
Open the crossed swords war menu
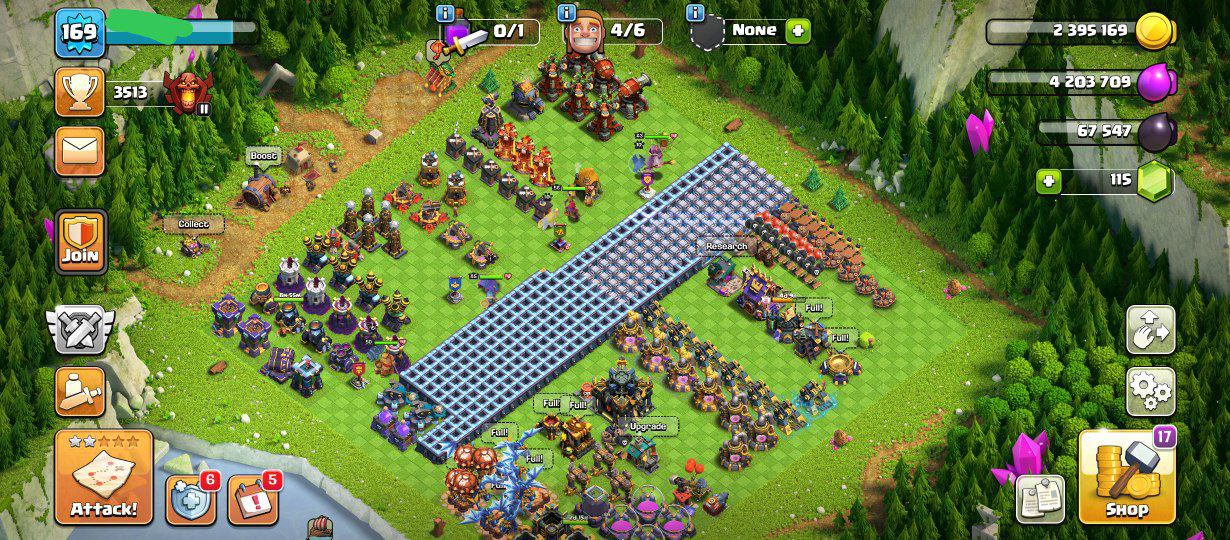point(80,329)
